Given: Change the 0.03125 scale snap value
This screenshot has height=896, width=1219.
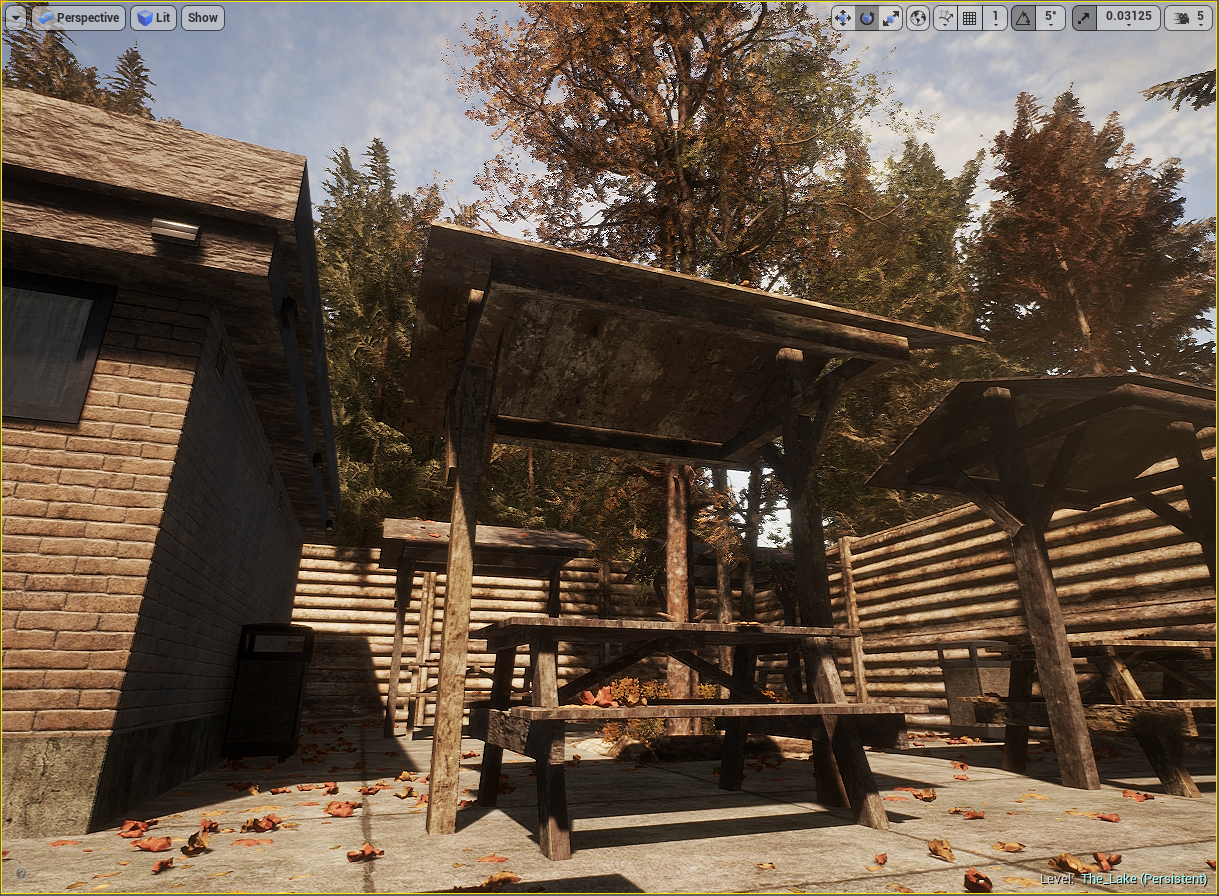Looking at the screenshot, I should pos(1128,17).
